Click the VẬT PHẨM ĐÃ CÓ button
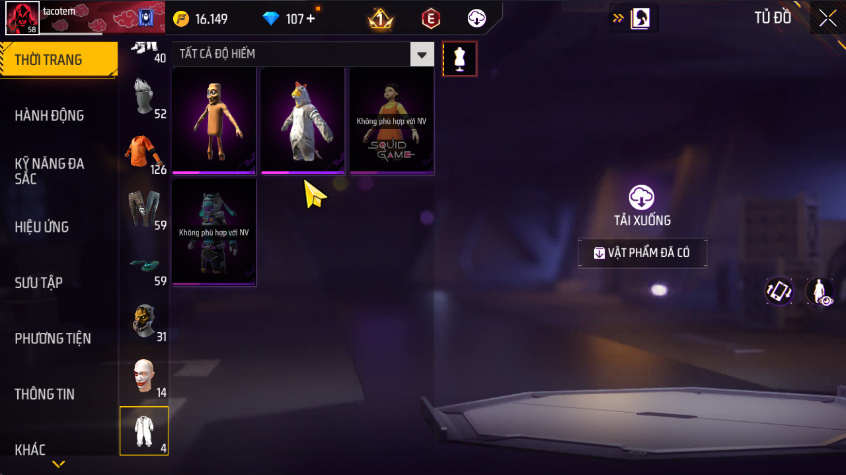 click(642, 254)
